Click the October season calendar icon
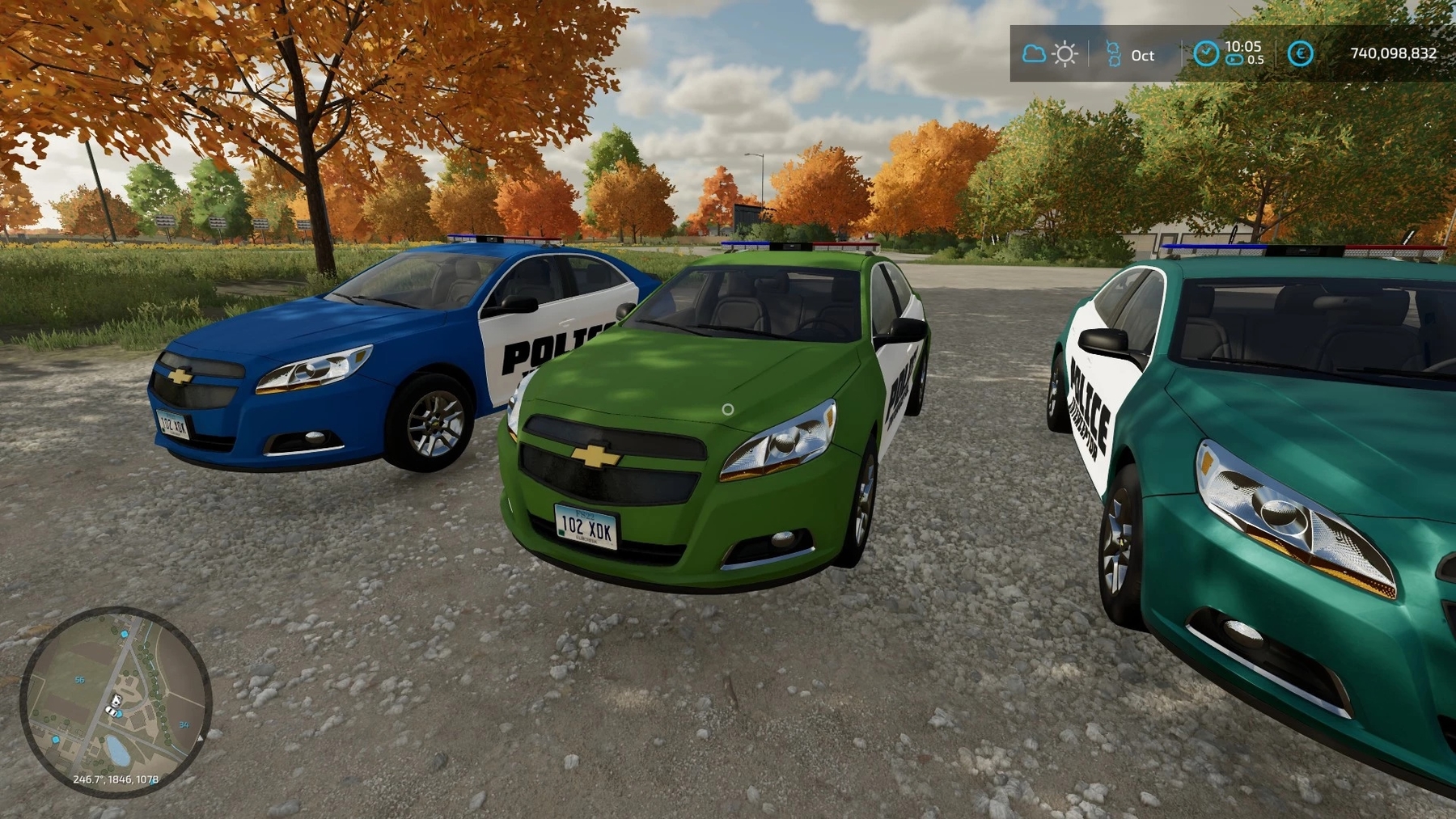This screenshot has width=1456, height=819. click(1114, 54)
